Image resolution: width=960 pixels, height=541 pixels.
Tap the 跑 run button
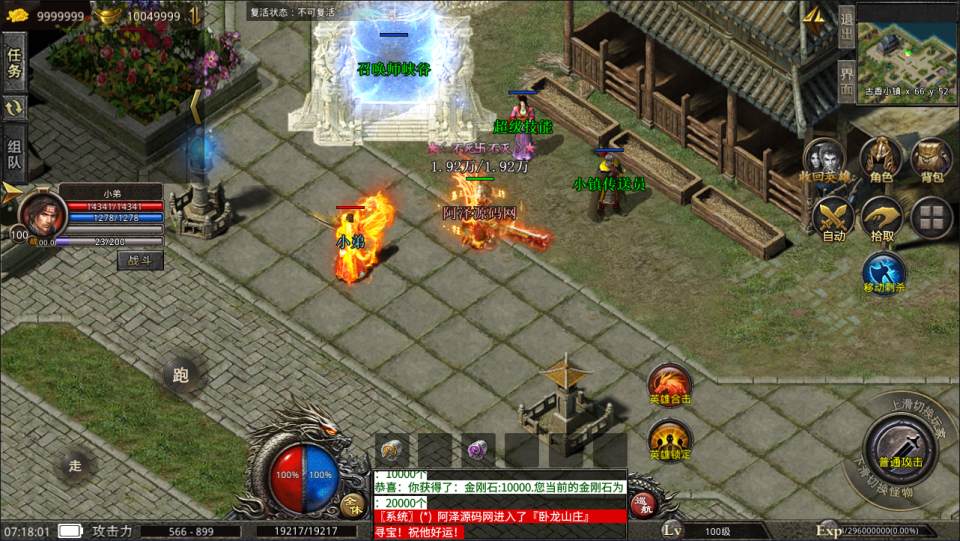point(180,375)
